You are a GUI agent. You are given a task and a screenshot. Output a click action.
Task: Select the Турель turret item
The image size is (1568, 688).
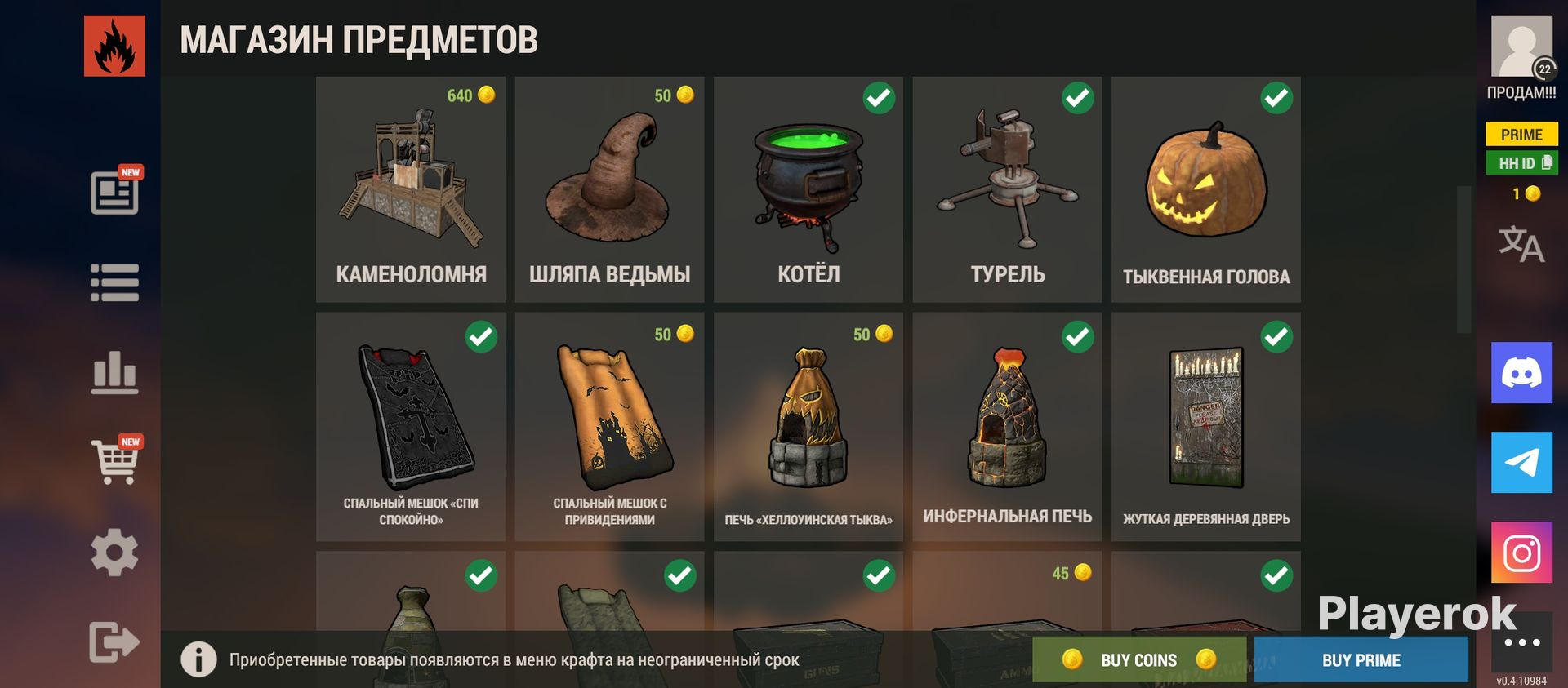(1007, 189)
